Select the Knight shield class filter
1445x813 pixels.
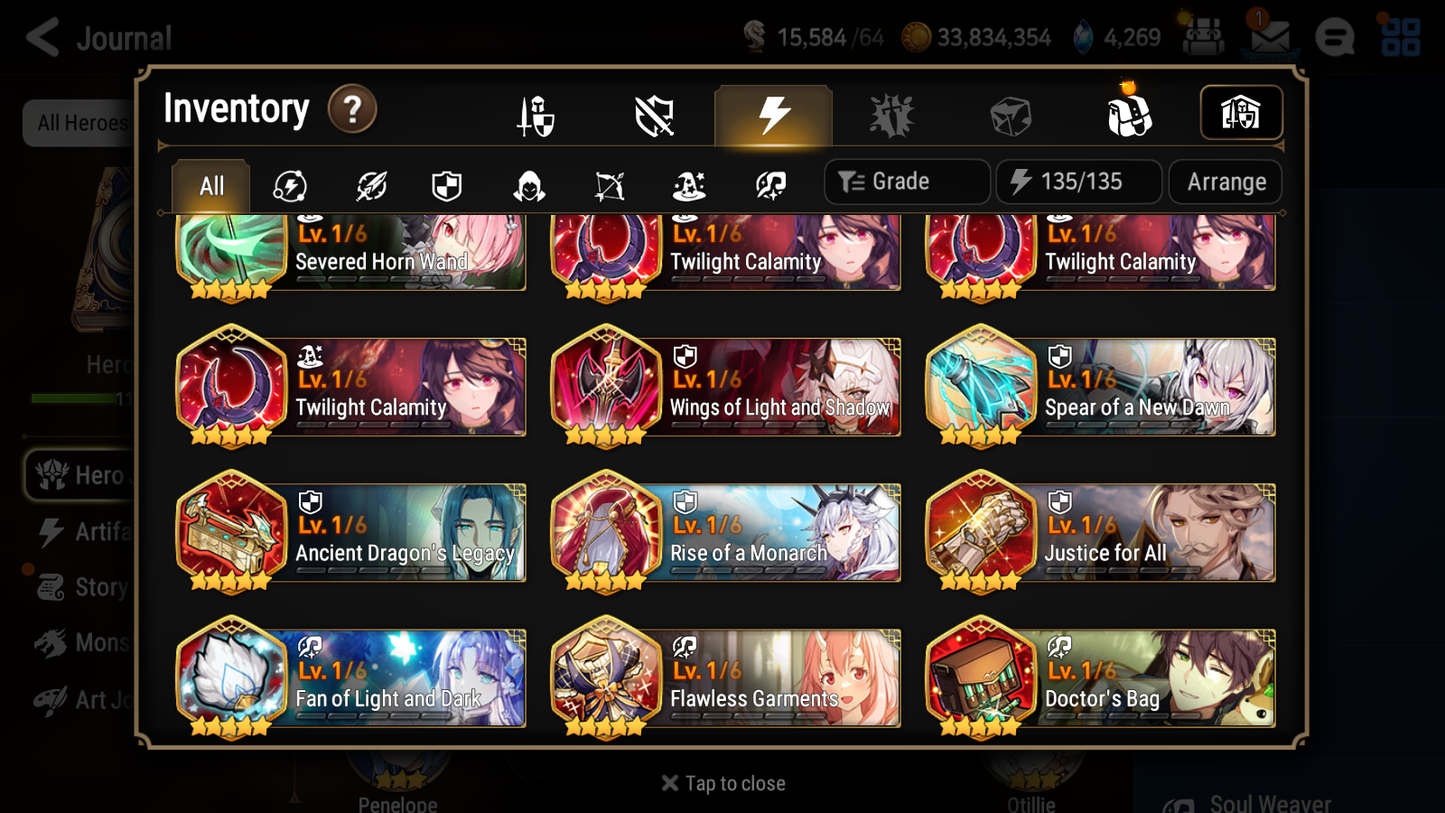point(447,182)
